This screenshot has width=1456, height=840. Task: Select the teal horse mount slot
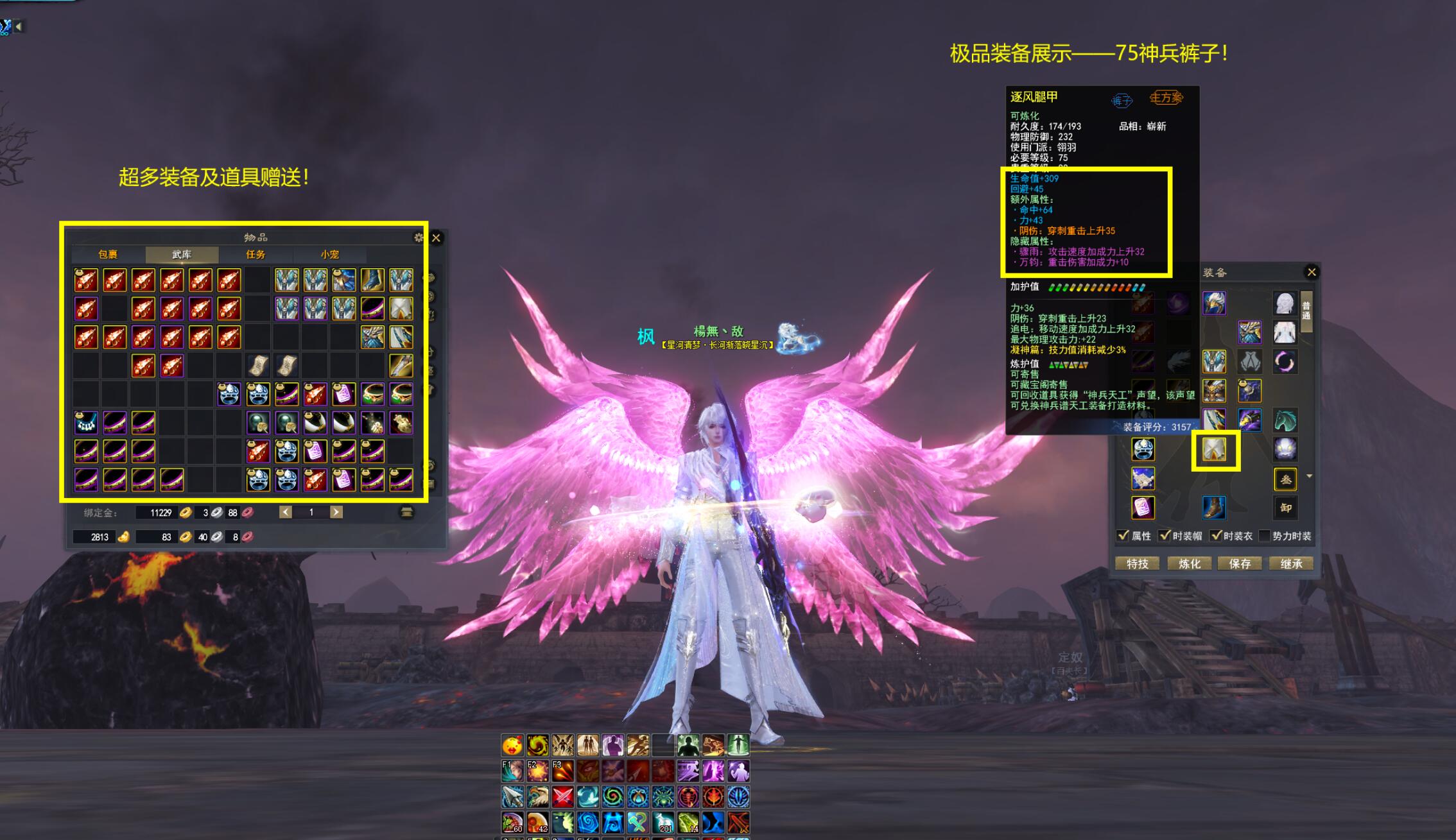click(x=1285, y=421)
